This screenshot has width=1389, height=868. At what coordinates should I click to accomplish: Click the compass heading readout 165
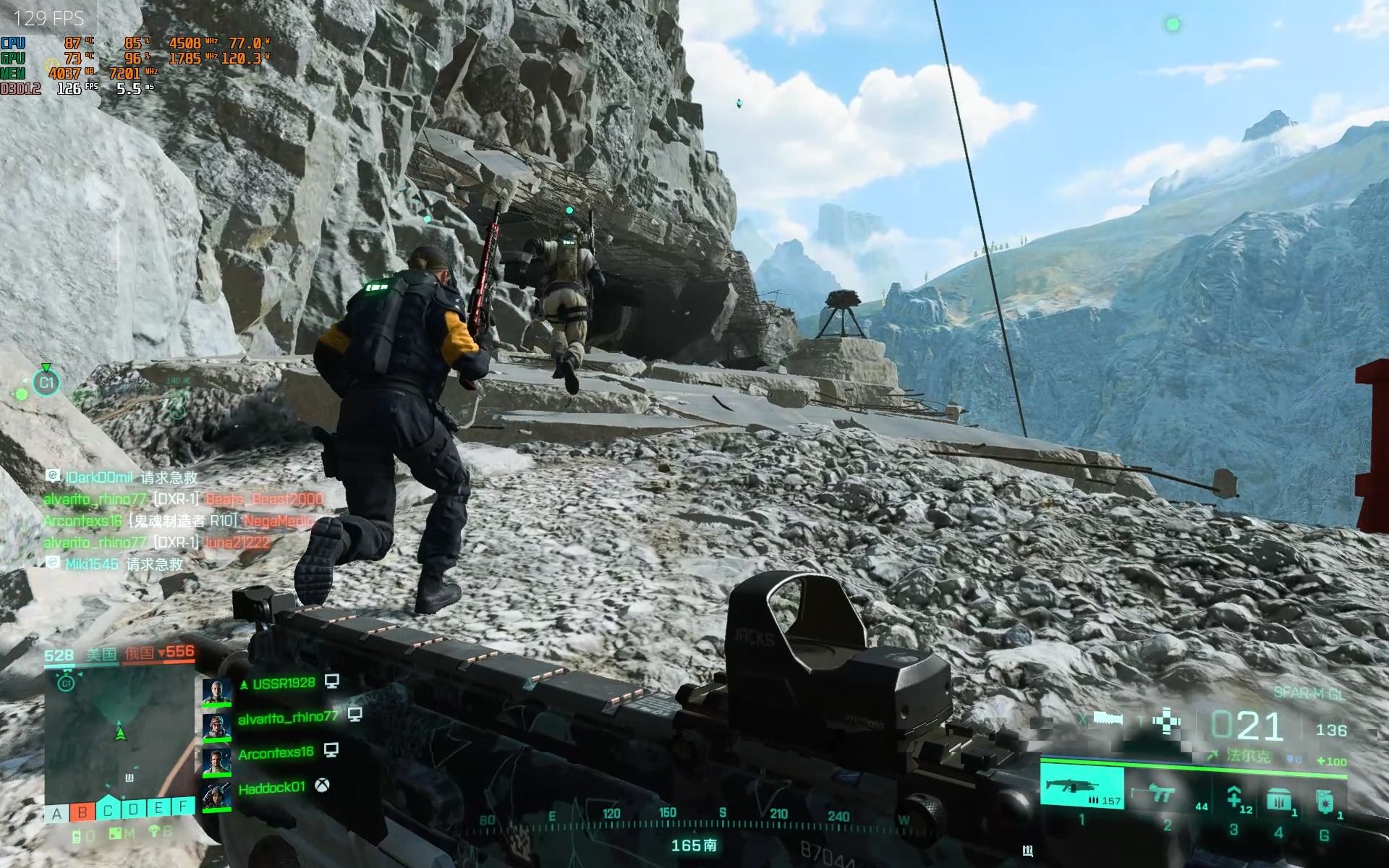[x=693, y=845]
